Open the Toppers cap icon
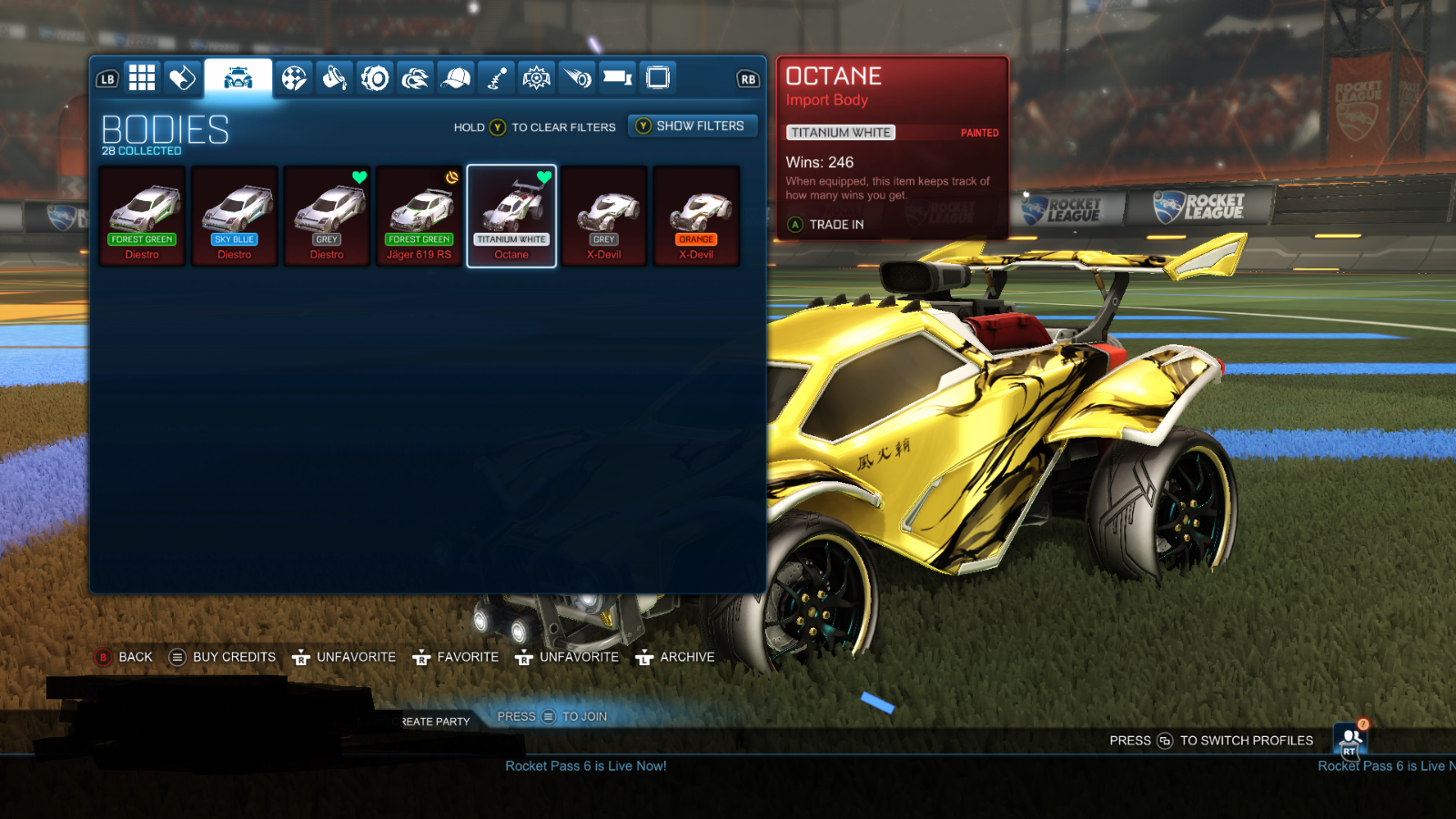 (x=456, y=78)
